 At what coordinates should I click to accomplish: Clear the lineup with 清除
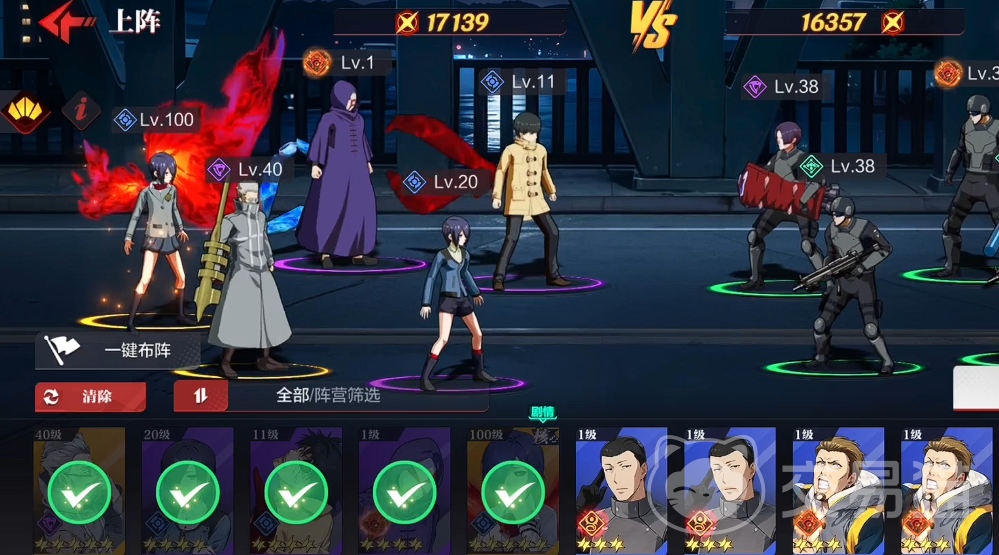(91, 397)
